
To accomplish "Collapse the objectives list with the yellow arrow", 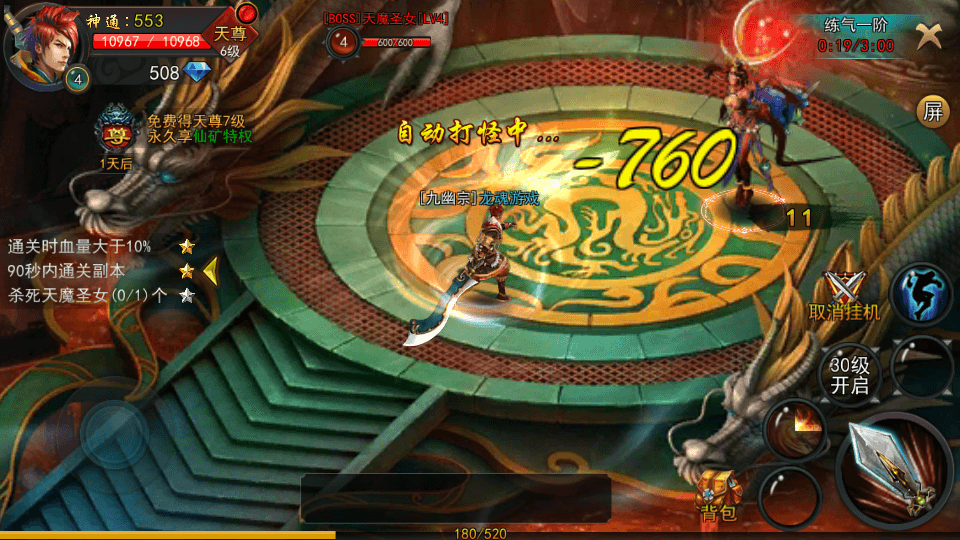I will (x=211, y=270).
